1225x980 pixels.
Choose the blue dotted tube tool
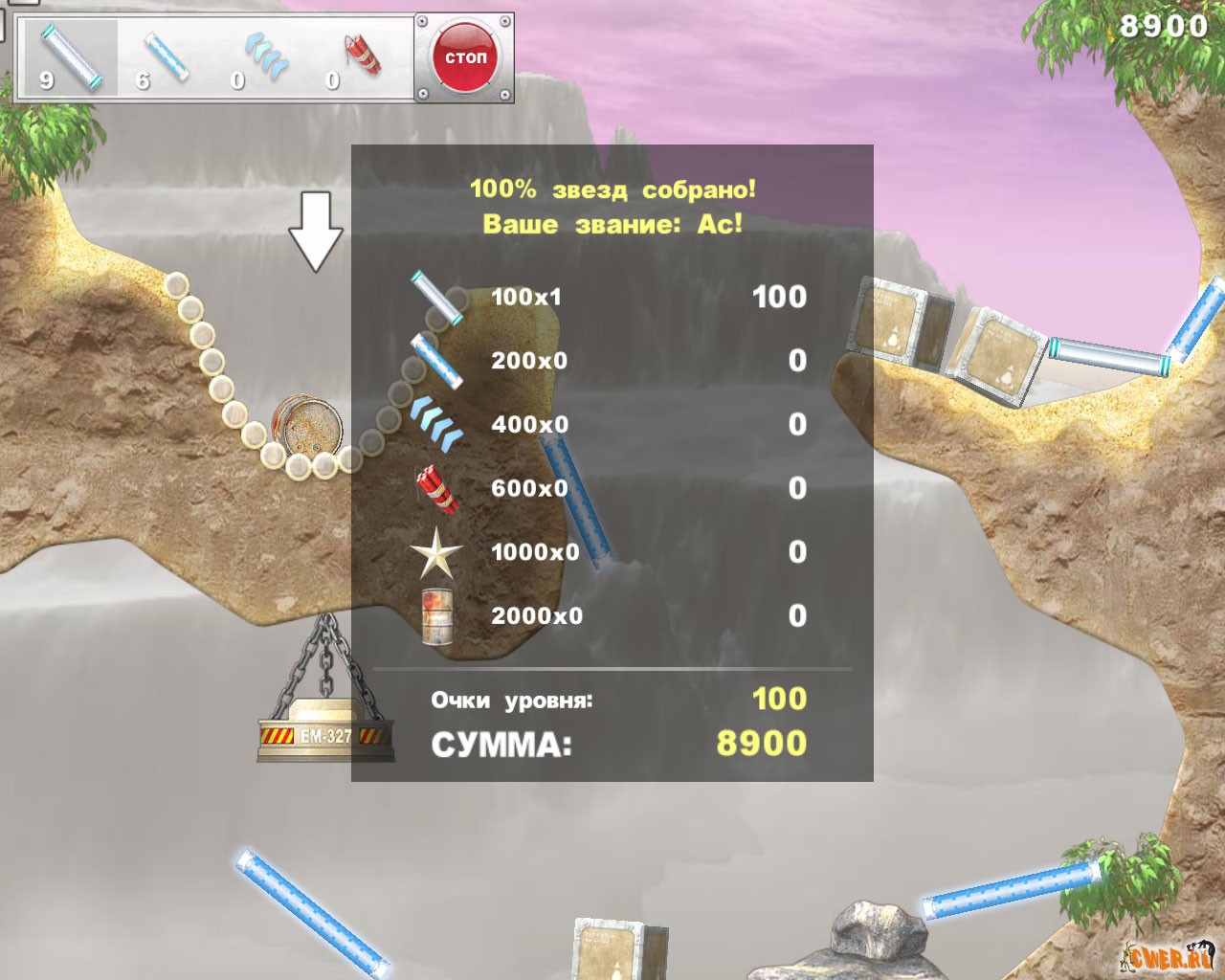pos(166,56)
